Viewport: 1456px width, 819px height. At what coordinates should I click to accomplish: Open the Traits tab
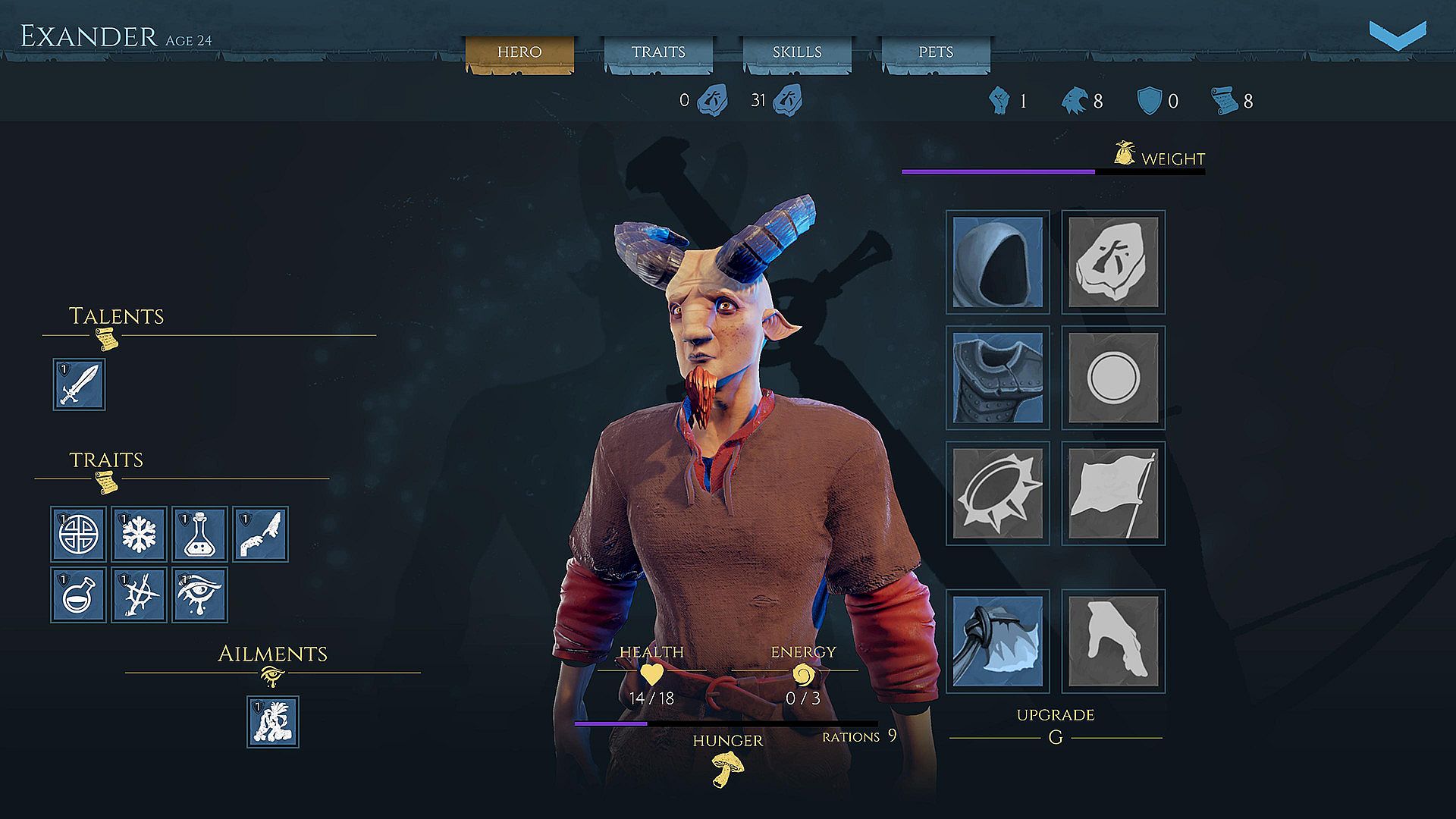coord(657,52)
